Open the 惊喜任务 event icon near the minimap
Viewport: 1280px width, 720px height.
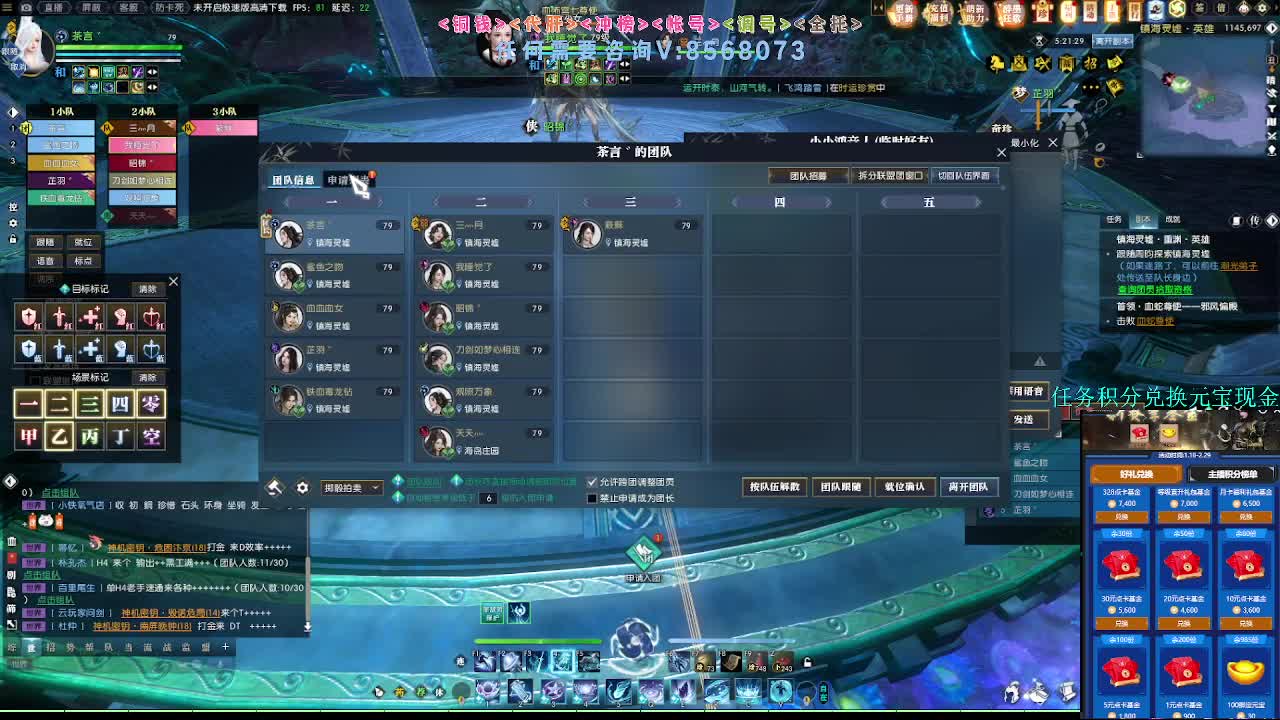(x=1007, y=14)
